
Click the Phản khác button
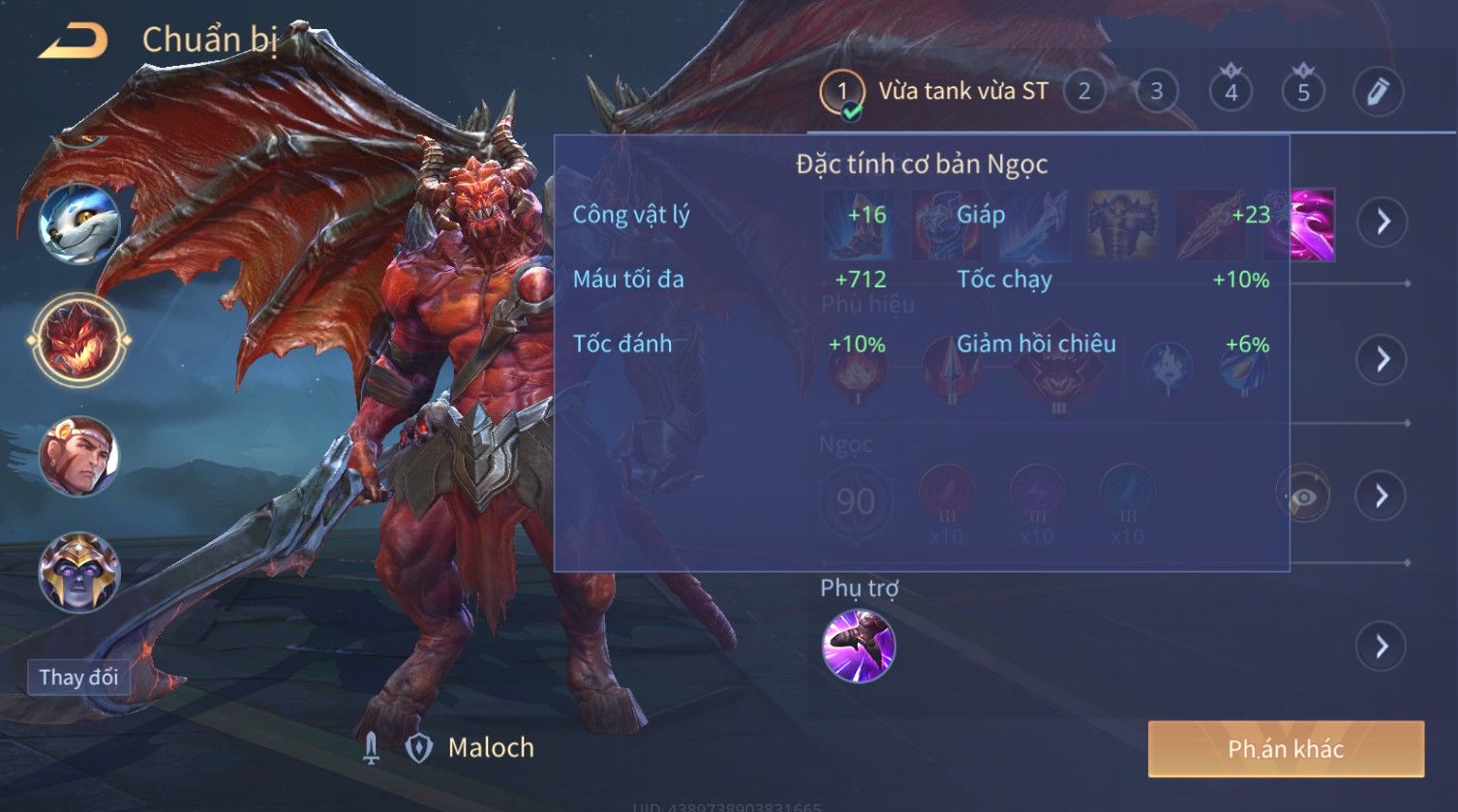coord(1286,748)
